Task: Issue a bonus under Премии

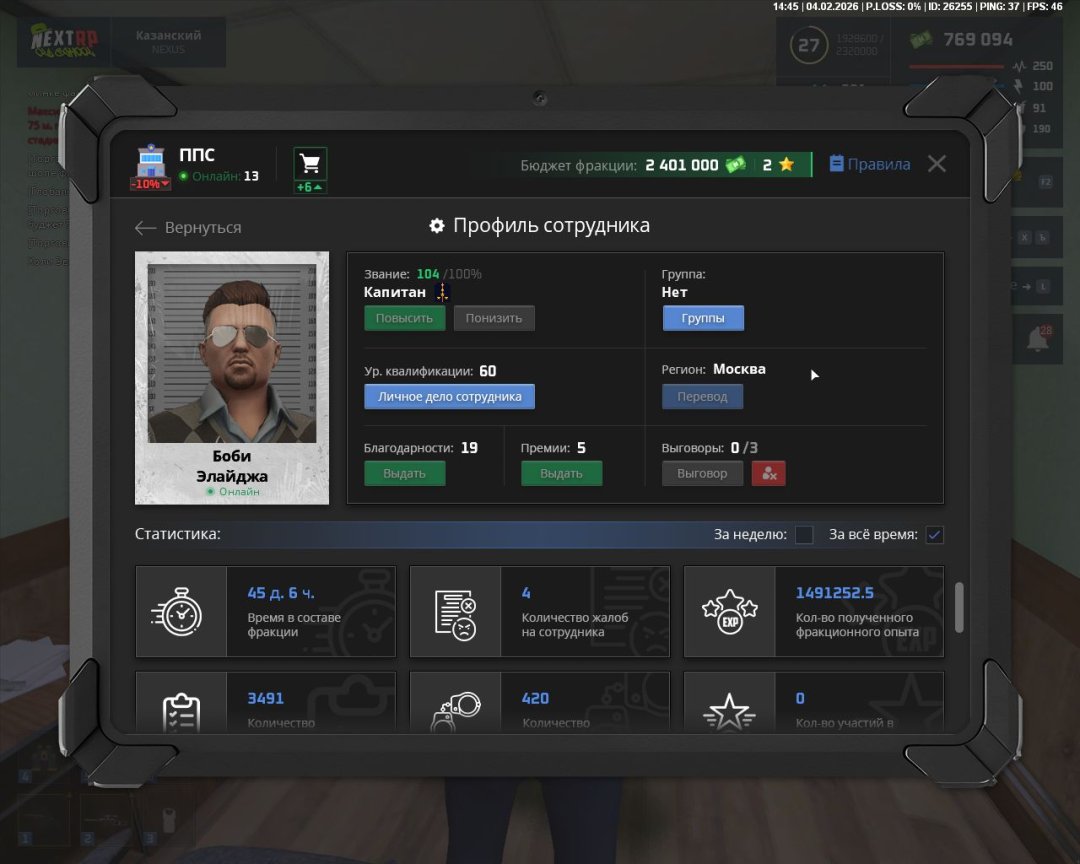Action: click(561, 473)
